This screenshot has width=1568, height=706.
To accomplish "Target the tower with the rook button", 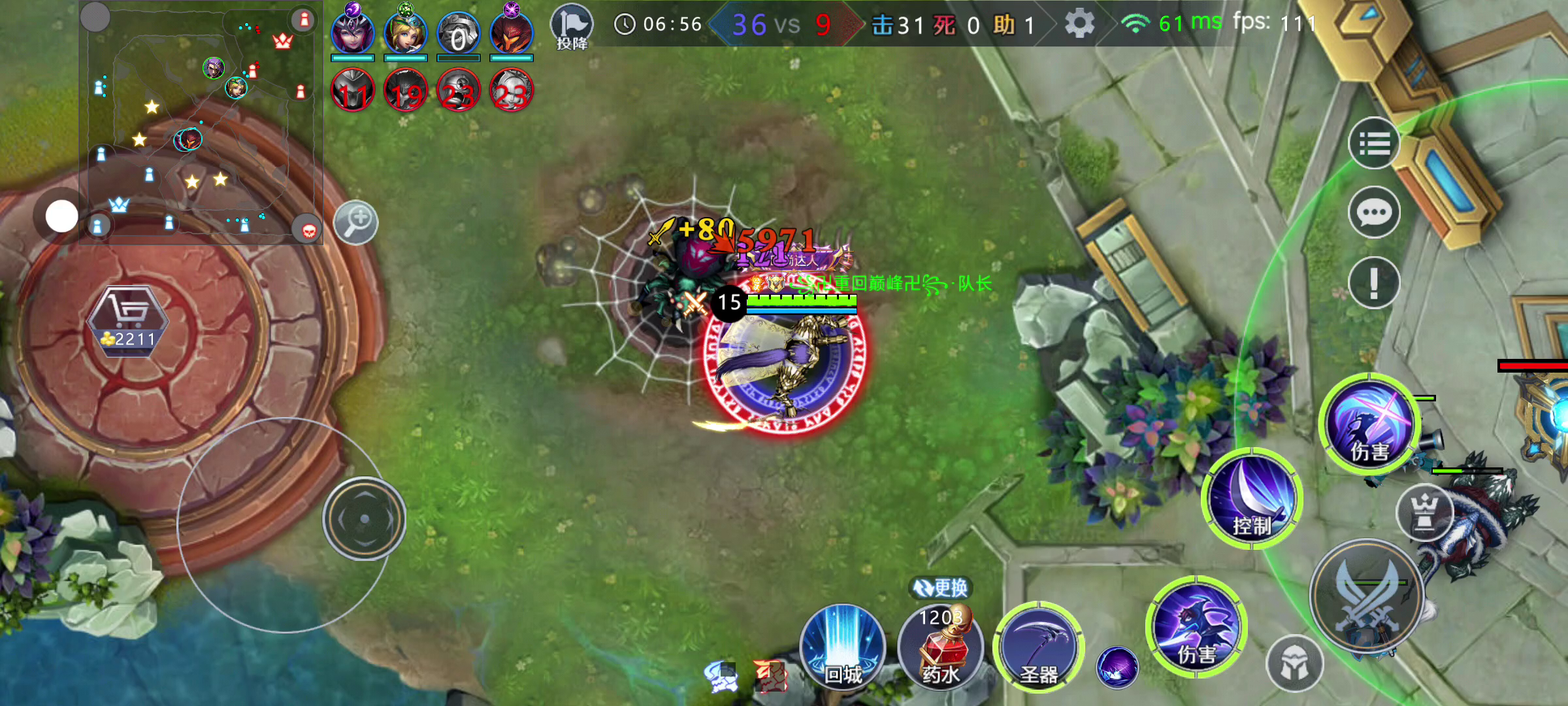I will (x=1424, y=512).
